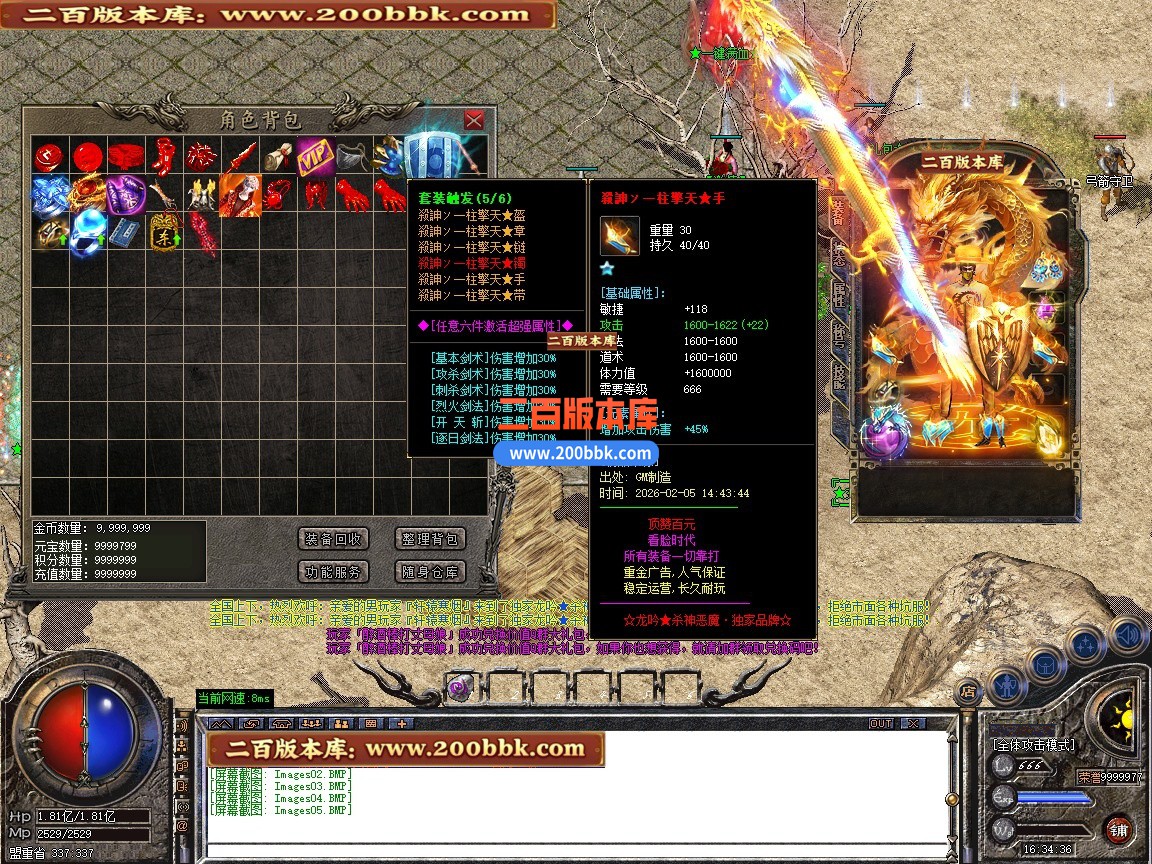
Task: Select the purple pouch item
Action: click(126, 193)
